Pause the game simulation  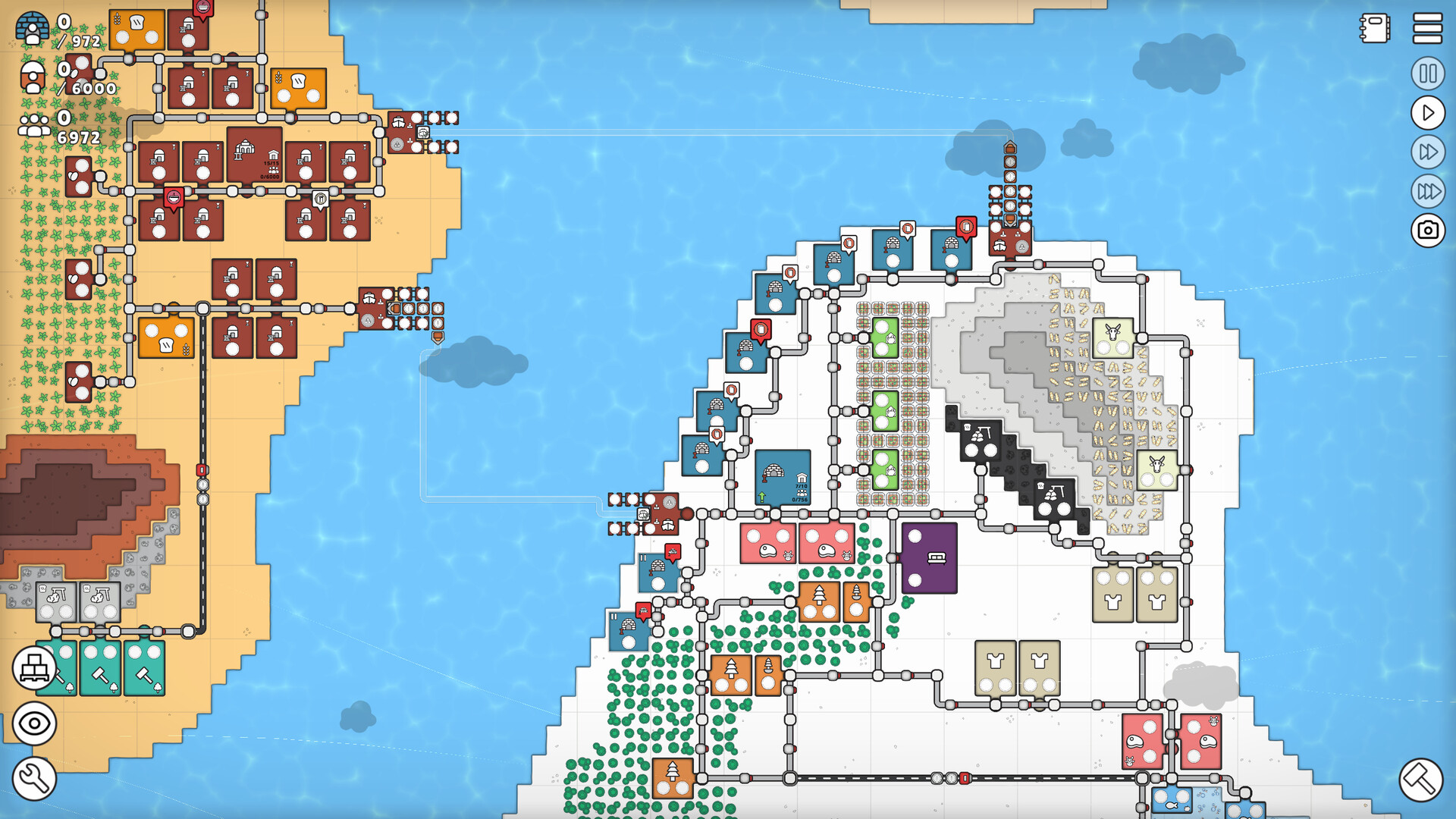coord(1426,74)
